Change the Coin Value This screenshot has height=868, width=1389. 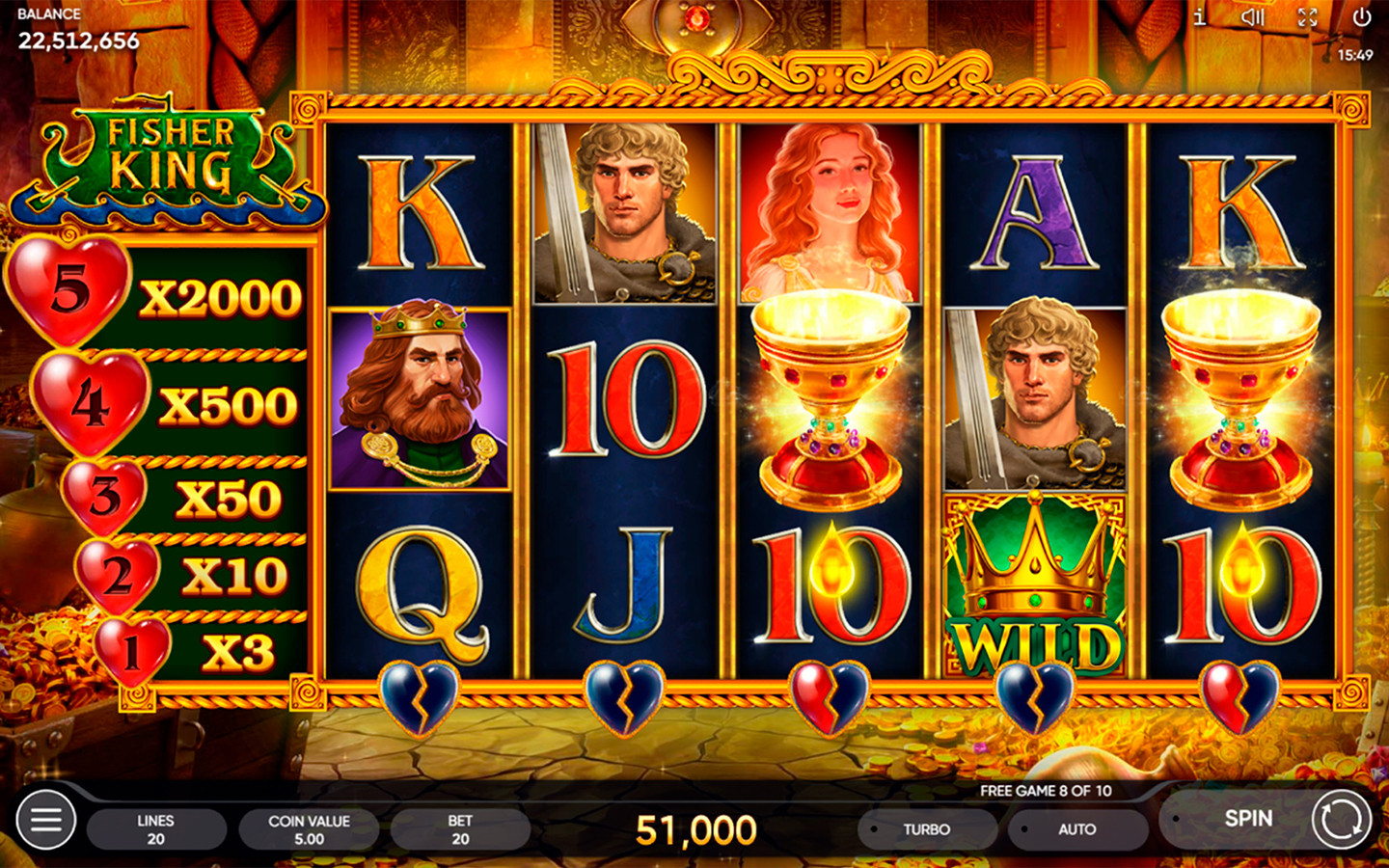pos(309,829)
